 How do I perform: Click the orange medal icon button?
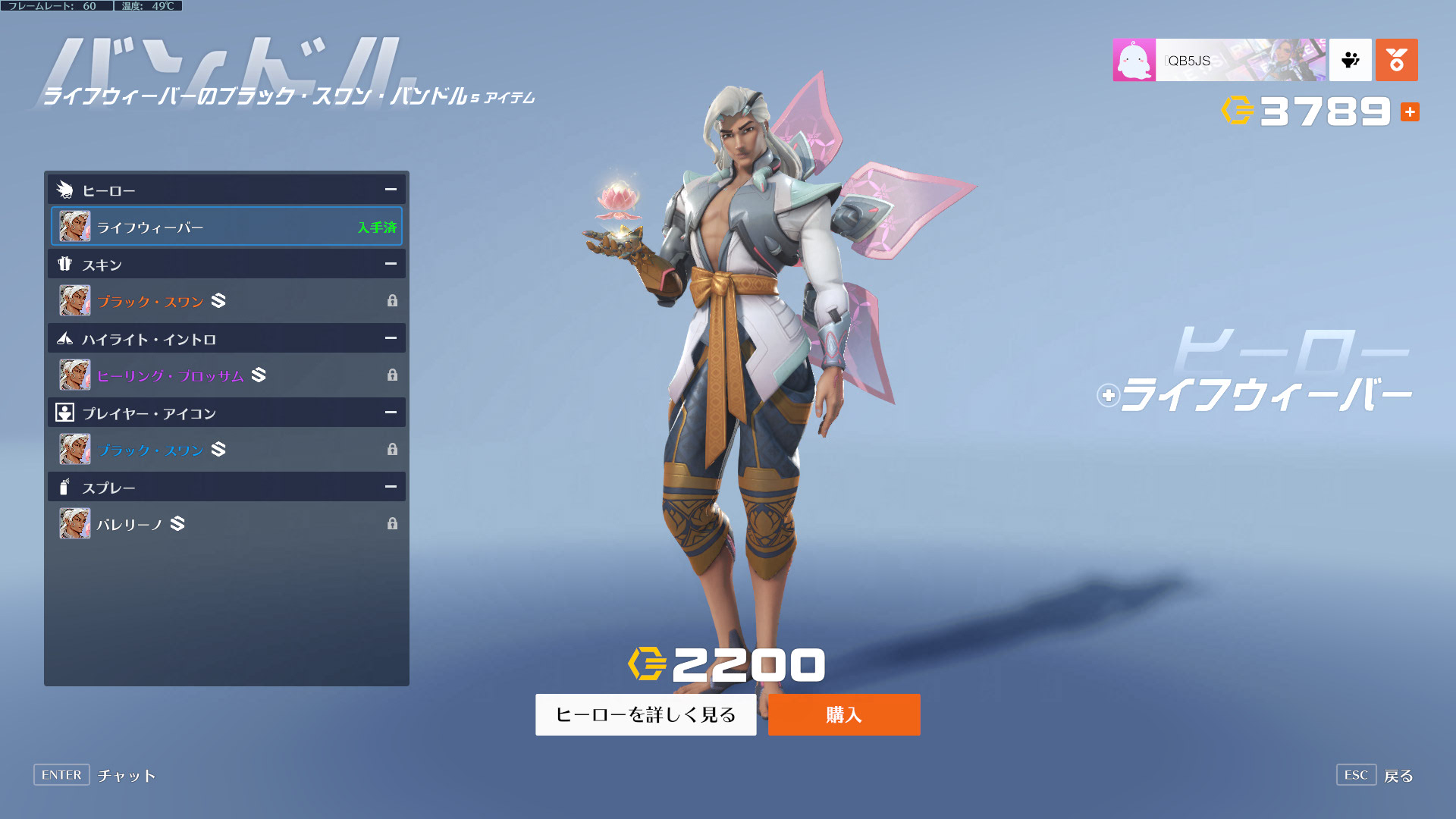point(1396,60)
